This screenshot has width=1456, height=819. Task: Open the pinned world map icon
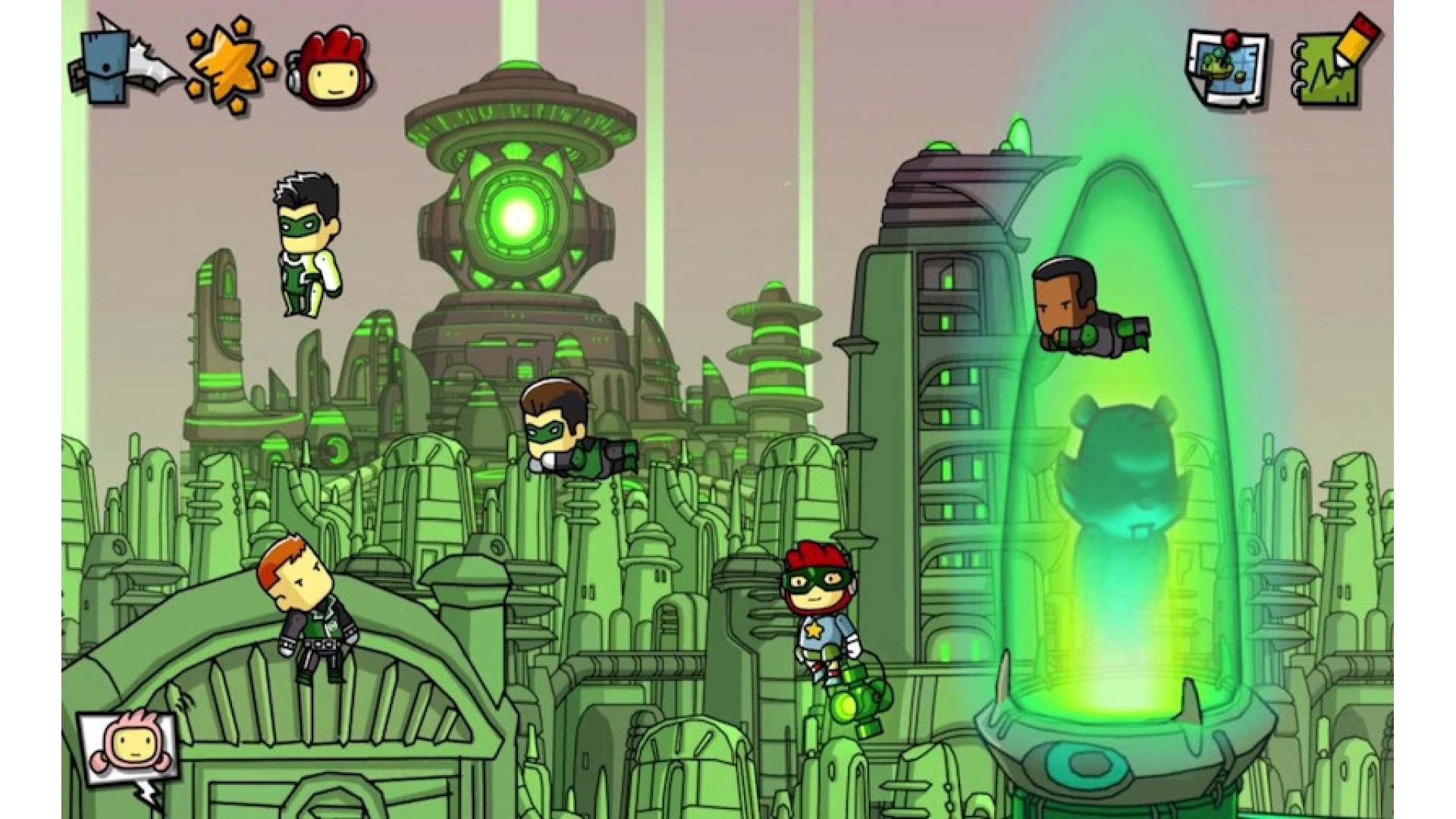pos(1227,70)
